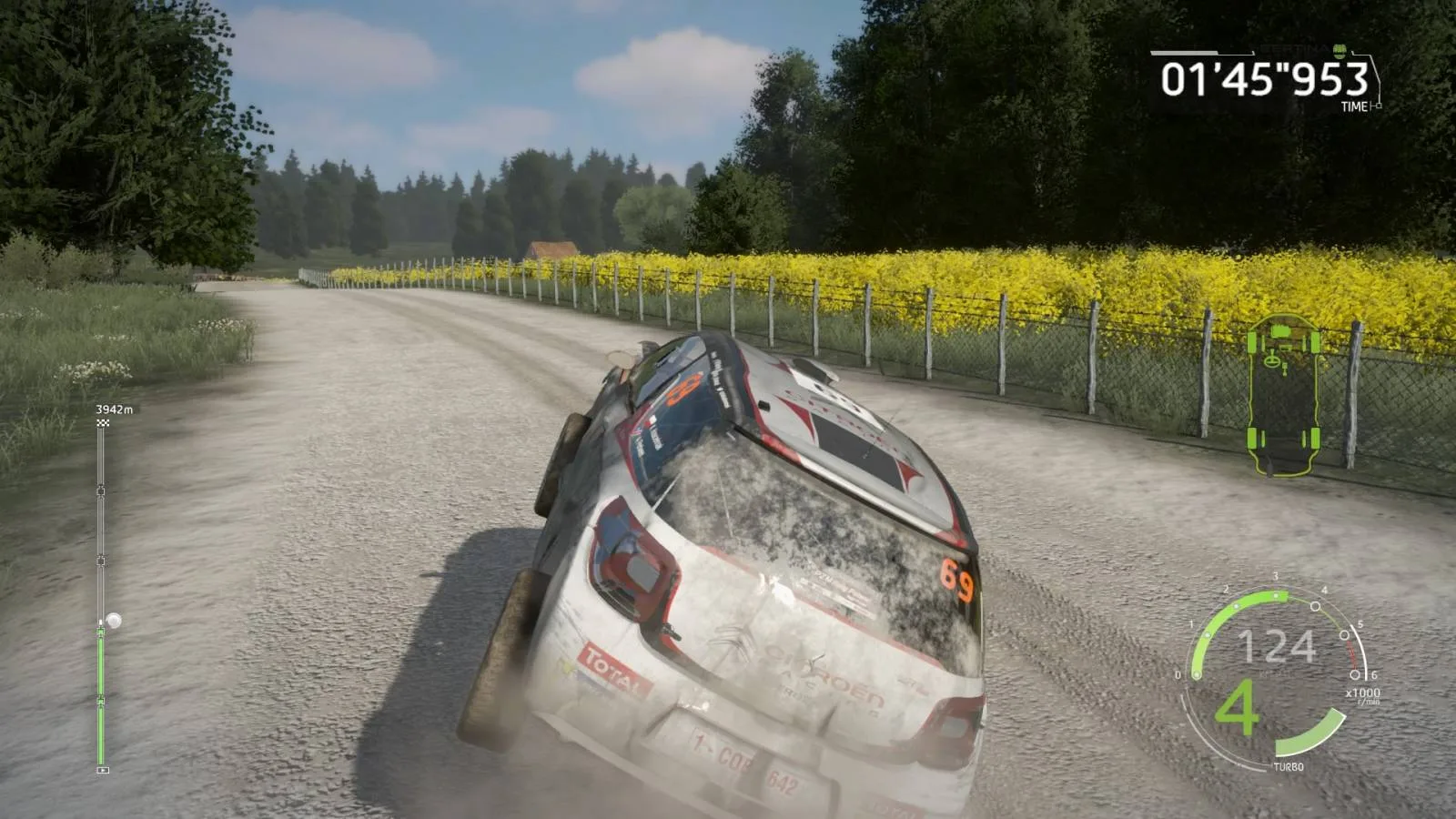Select the white player position marker on the stage bar
This screenshot has width=1456, height=819.
click(116, 619)
